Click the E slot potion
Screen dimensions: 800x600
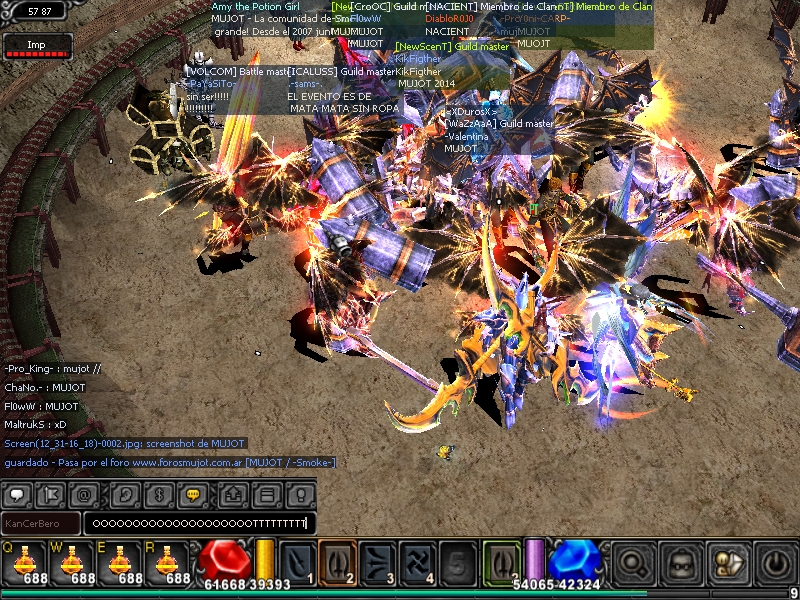pos(121,562)
